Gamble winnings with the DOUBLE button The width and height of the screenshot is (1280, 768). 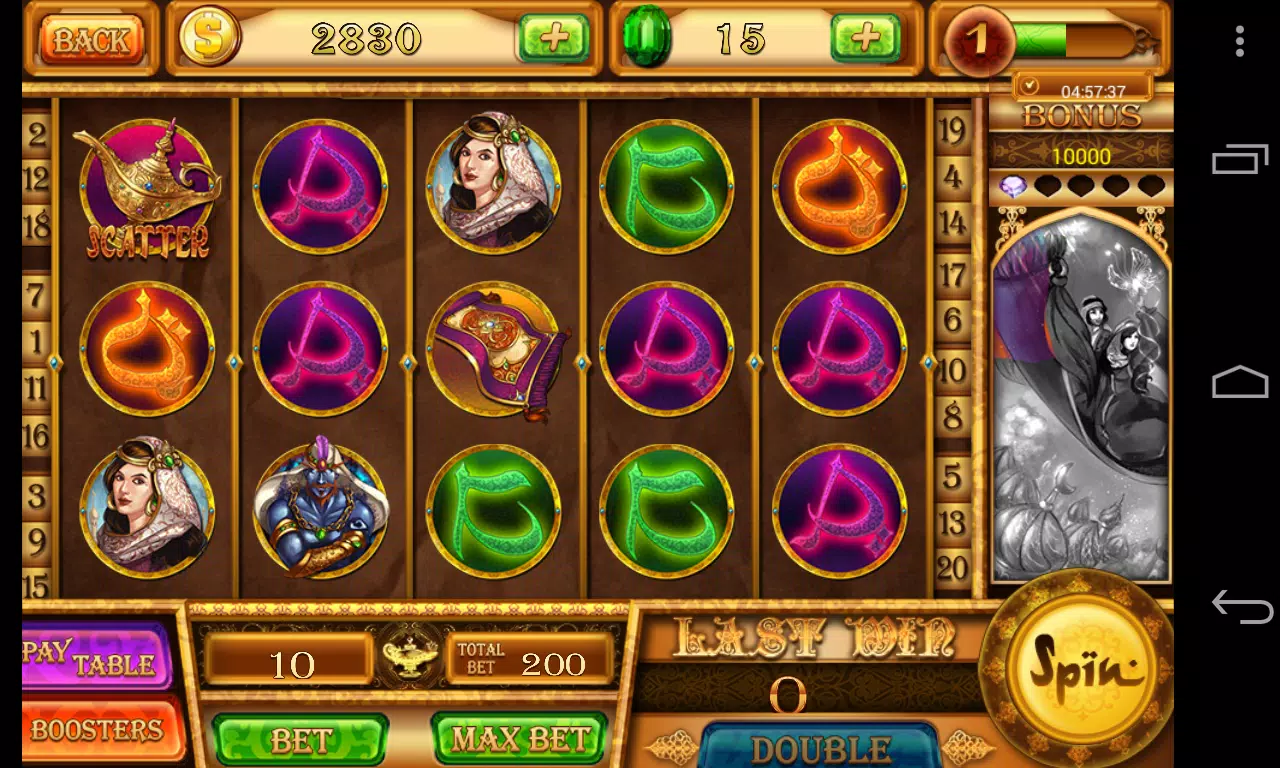point(820,748)
